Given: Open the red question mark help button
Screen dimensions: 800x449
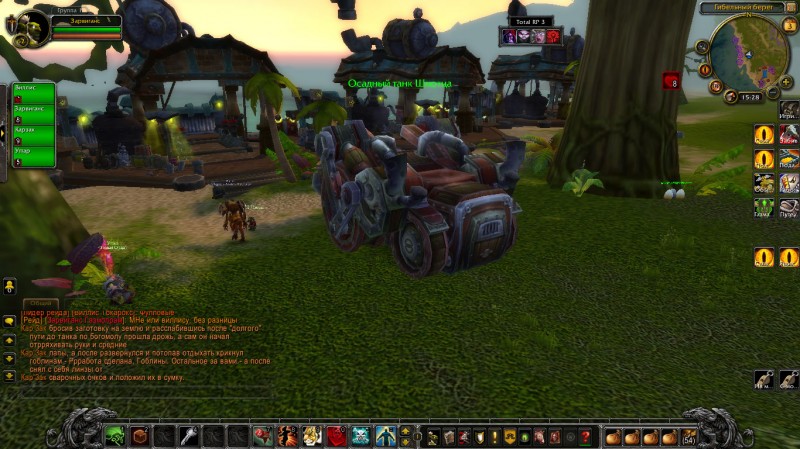Looking at the screenshot, I should click(586, 437).
